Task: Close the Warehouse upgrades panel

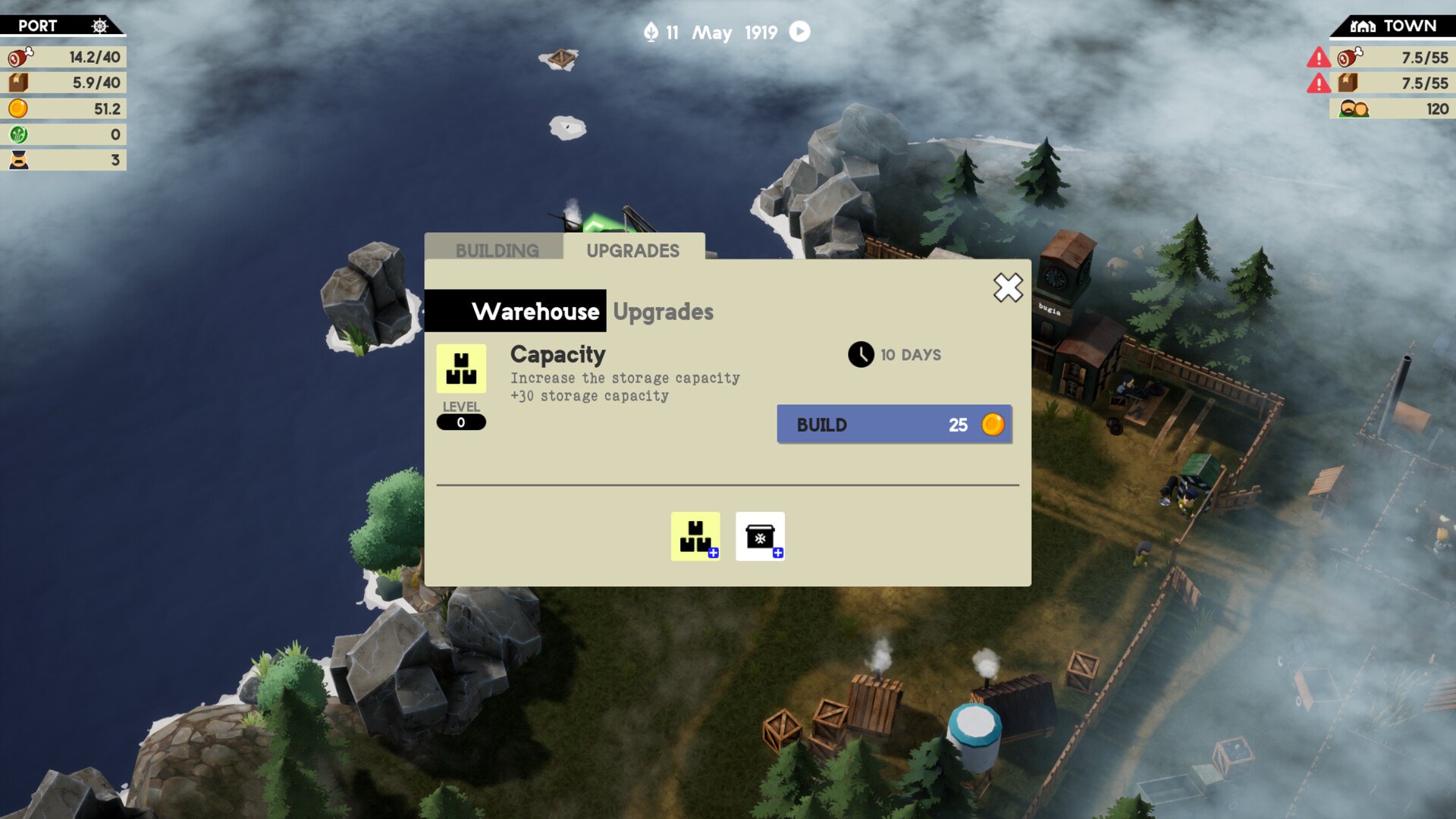Action: tap(1008, 287)
